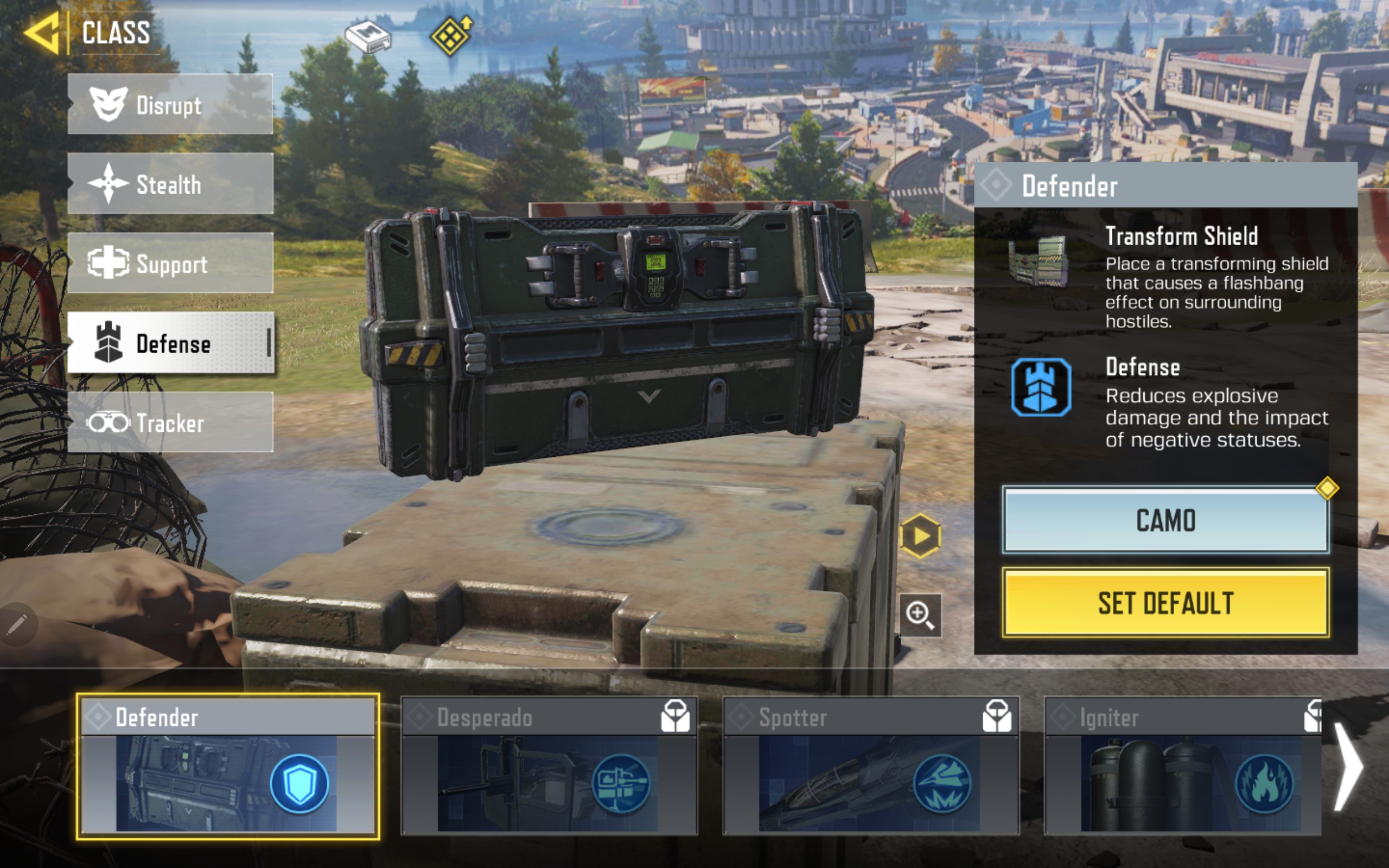Open the white chip card icon
Image resolution: width=1389 pixels, height=868 pixels.
point(368,37)
